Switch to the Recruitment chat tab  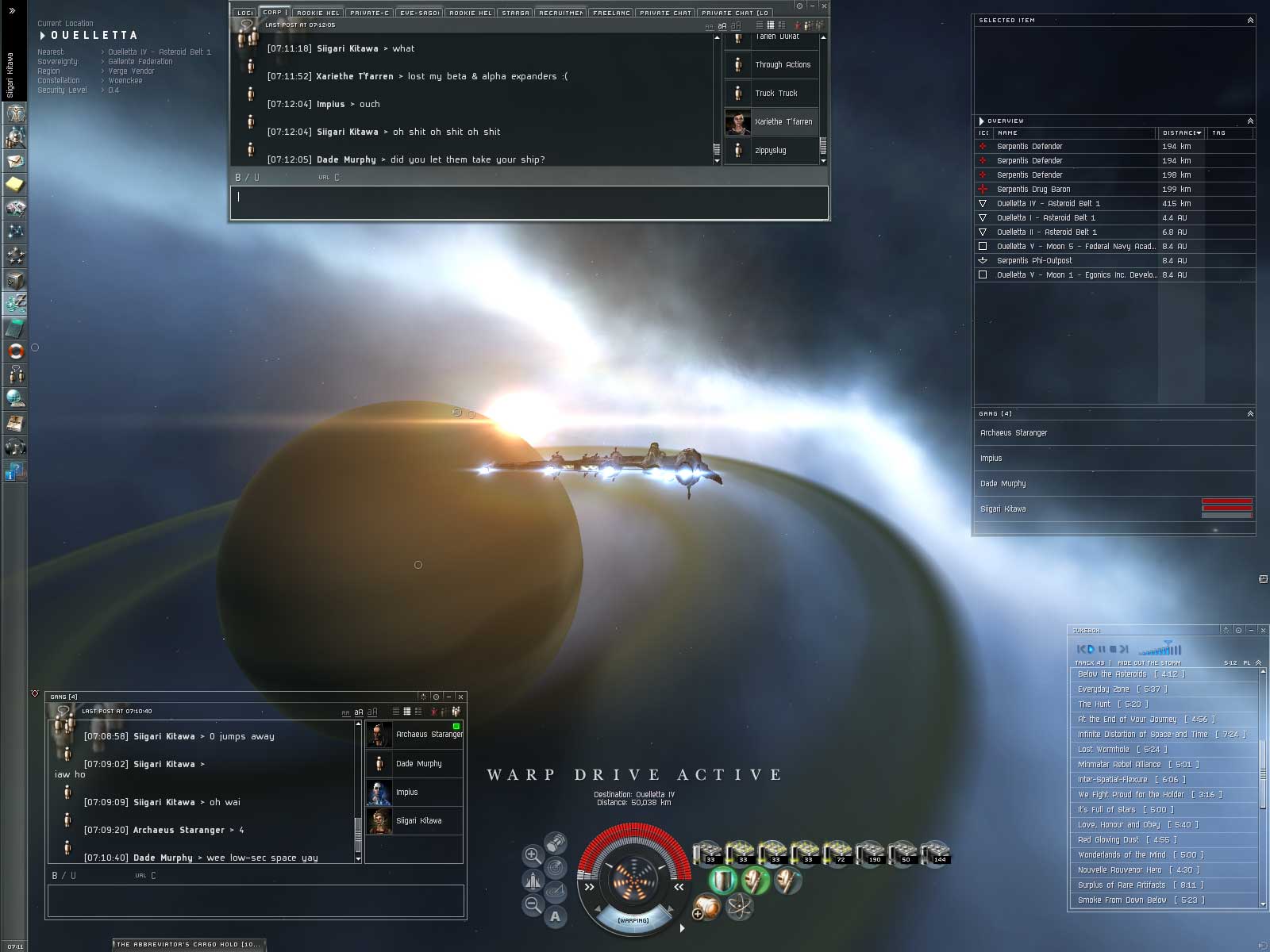coord(561,13)
